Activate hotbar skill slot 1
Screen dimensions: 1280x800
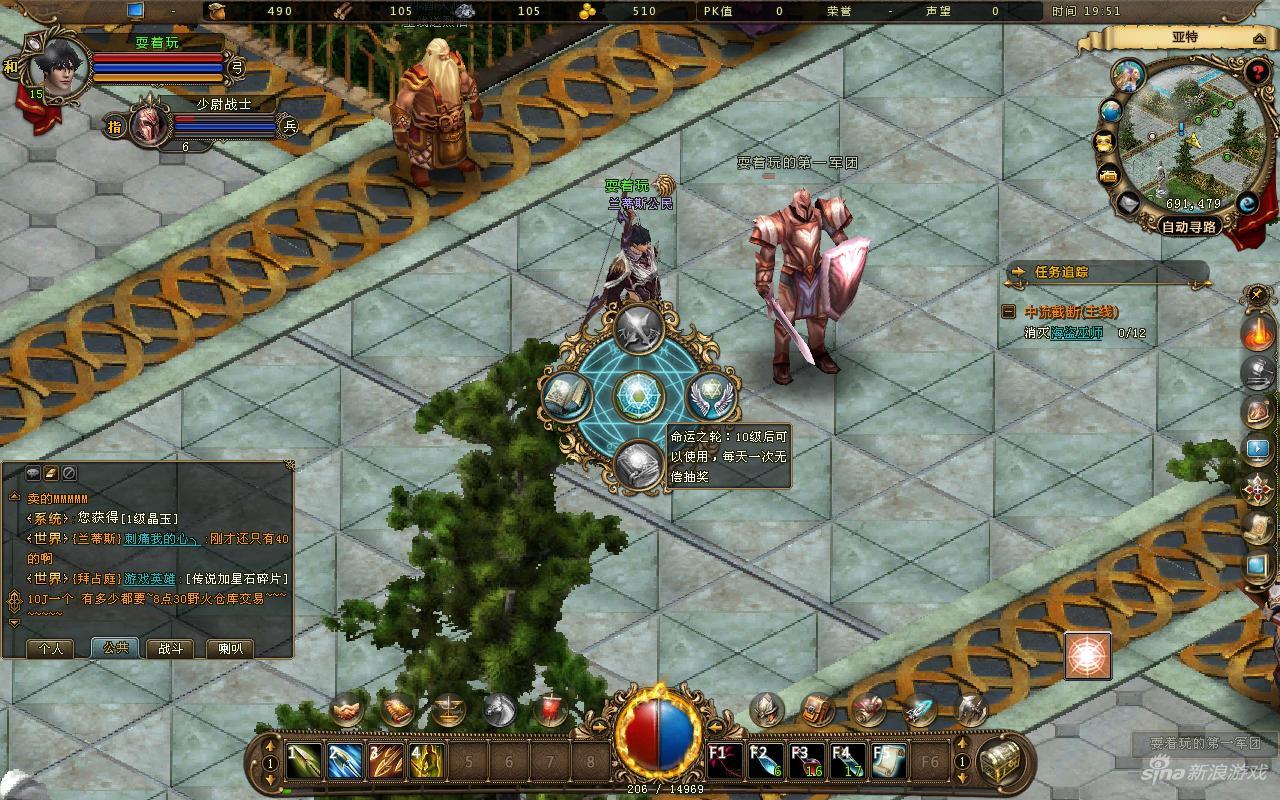click(x=304, y=762)
